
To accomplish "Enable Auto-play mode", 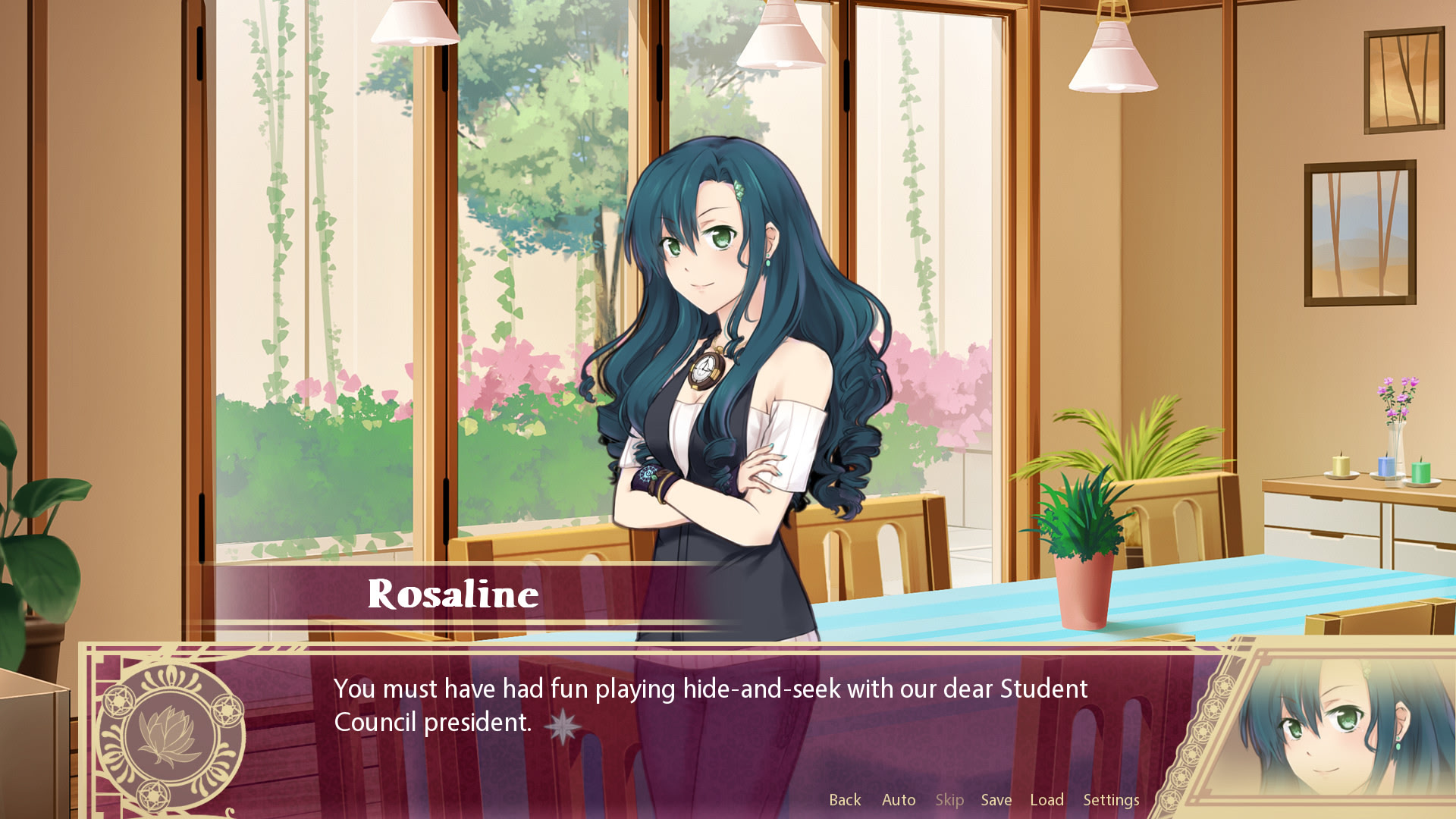I will (899, 799).
